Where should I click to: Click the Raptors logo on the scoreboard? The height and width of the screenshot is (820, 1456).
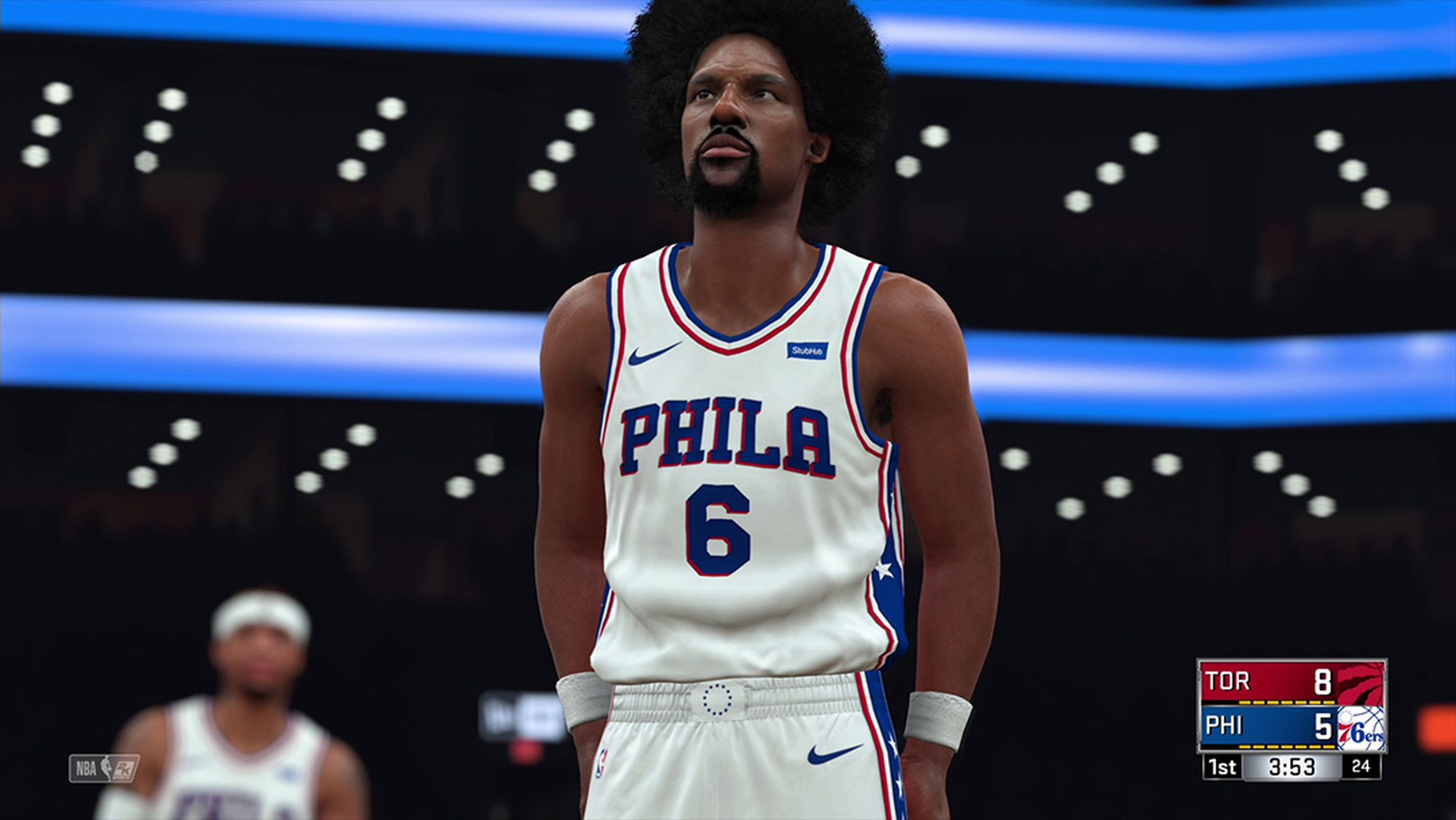pyautogui.click(x=1360, y=683)
